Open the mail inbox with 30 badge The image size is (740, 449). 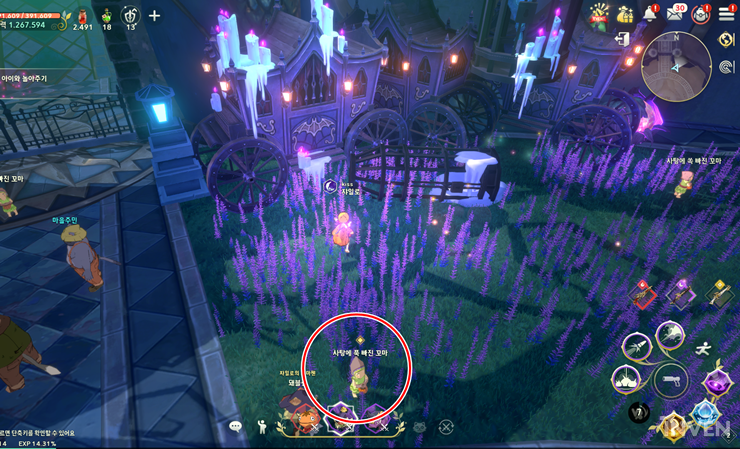pyautogui.click(x=676, y=14)
